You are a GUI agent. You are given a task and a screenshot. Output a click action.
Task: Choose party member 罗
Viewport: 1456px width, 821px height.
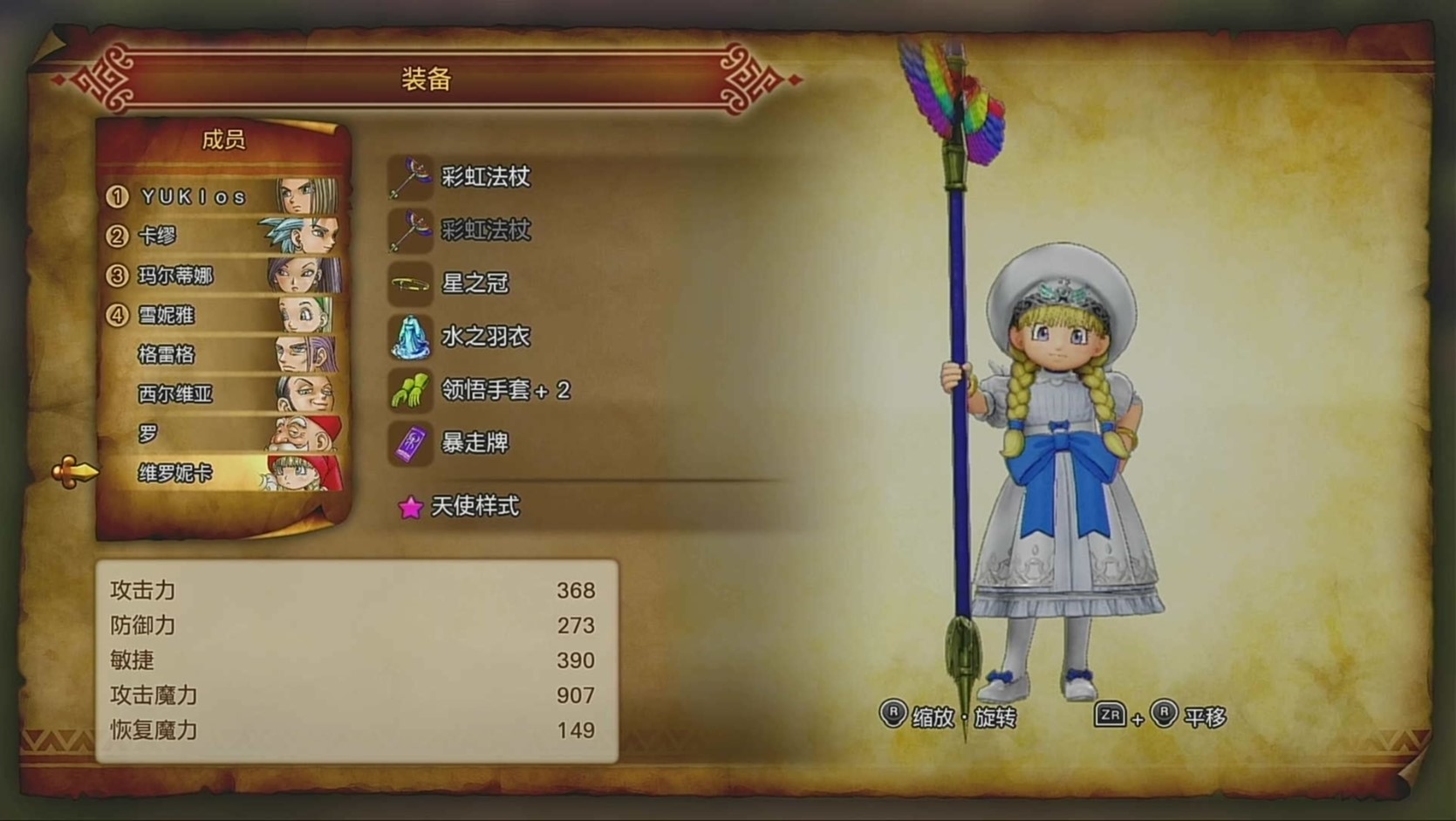tap(222, 434)
